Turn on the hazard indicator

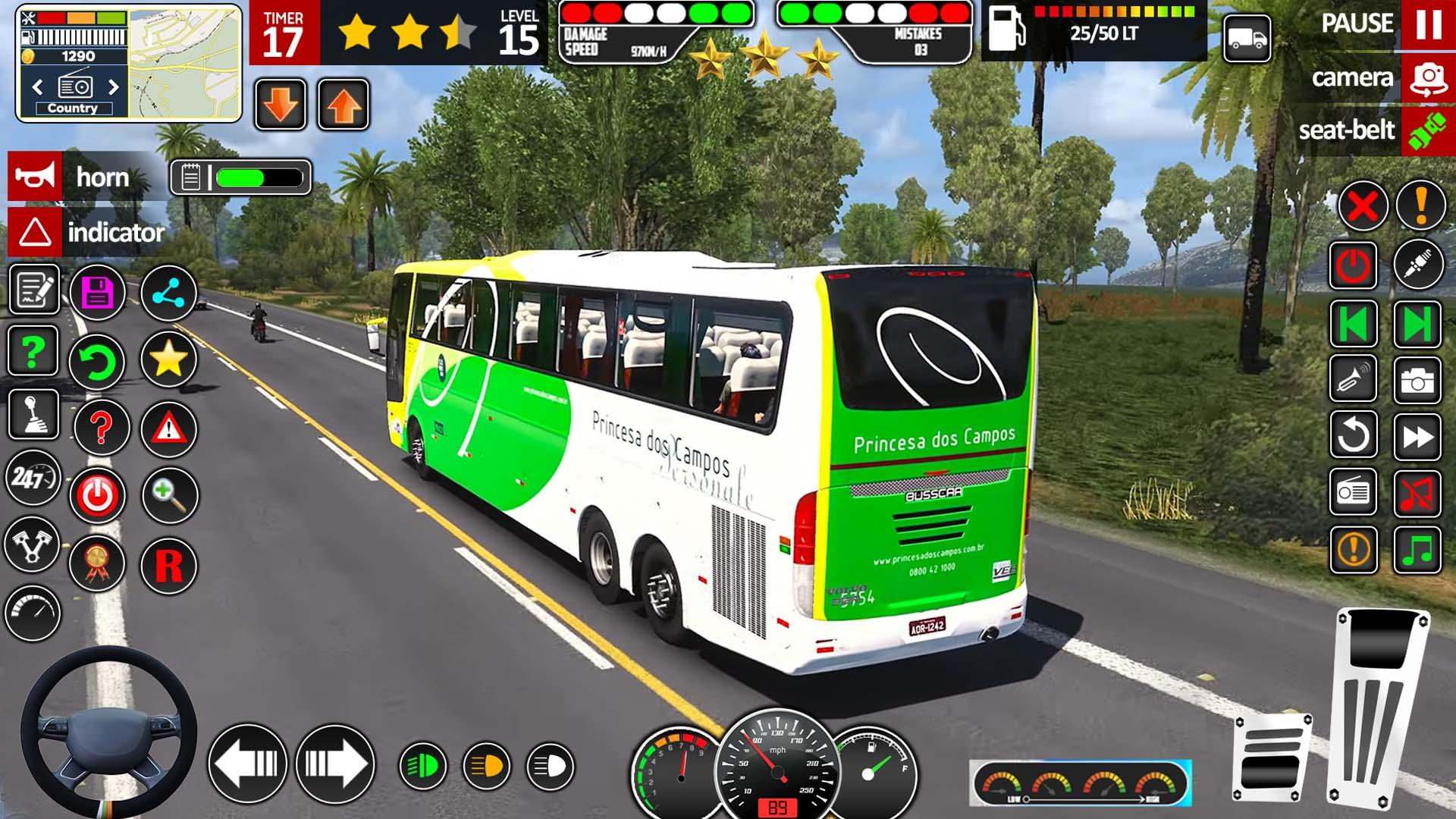pyautogui.click(x=35, y=232)
